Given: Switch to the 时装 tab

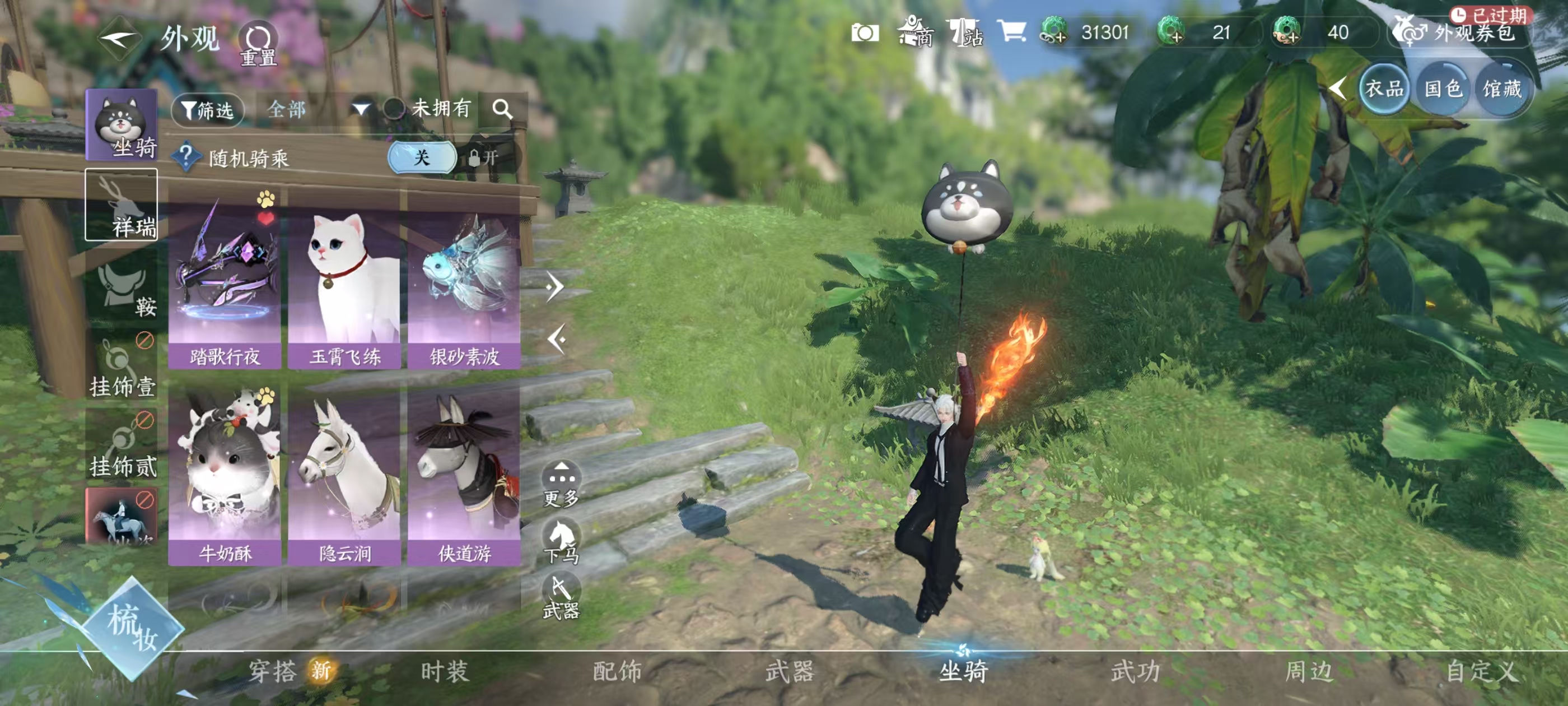Looking at the screenshot, I should coord(445,671).
